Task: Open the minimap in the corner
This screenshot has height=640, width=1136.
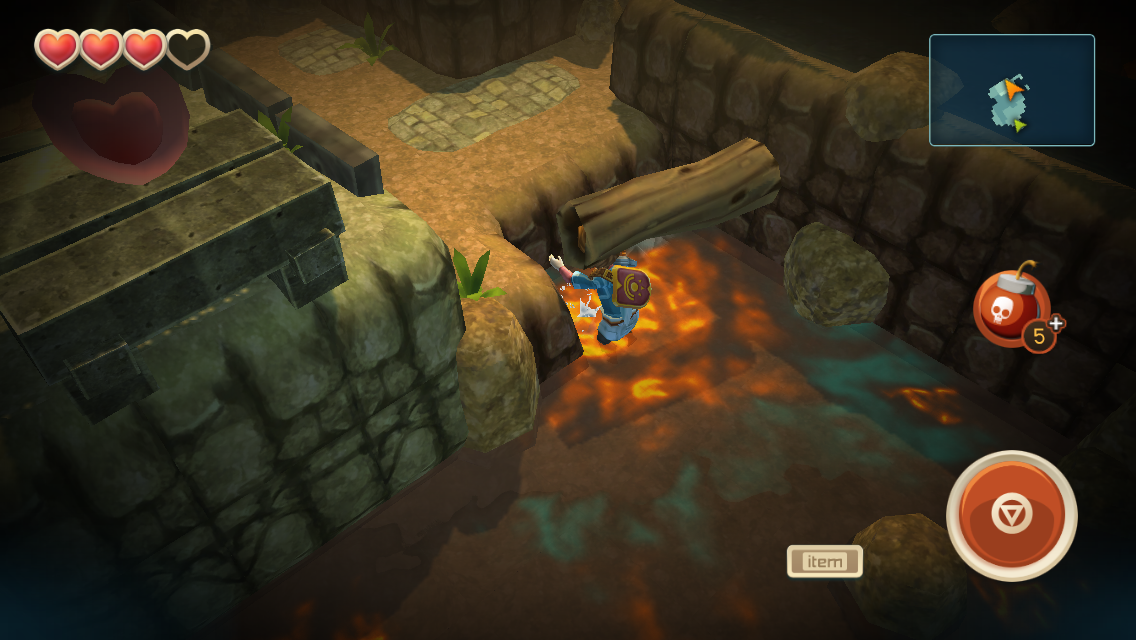Action: 1011,90
